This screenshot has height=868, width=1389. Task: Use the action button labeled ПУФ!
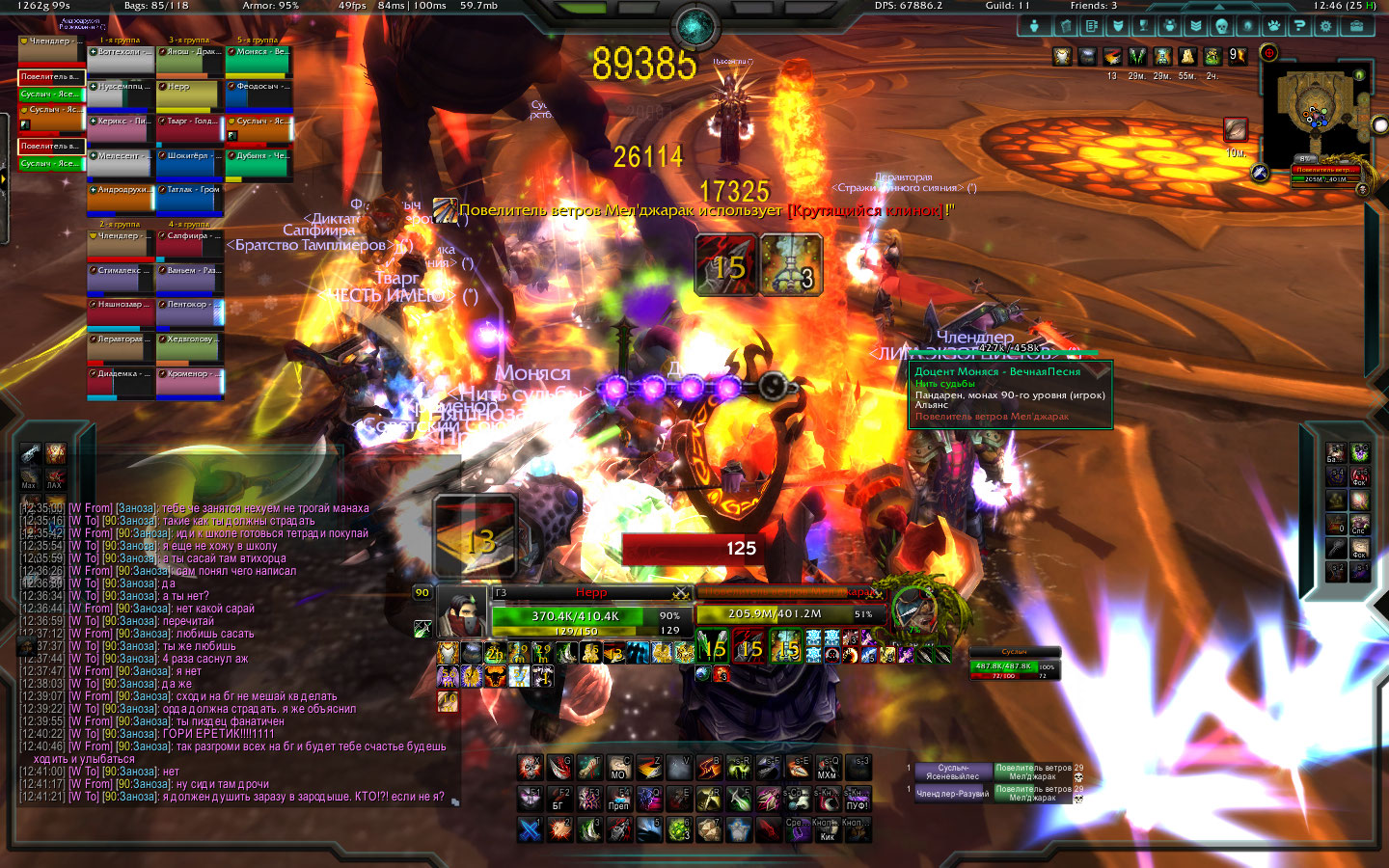click(x=857, y=799)
